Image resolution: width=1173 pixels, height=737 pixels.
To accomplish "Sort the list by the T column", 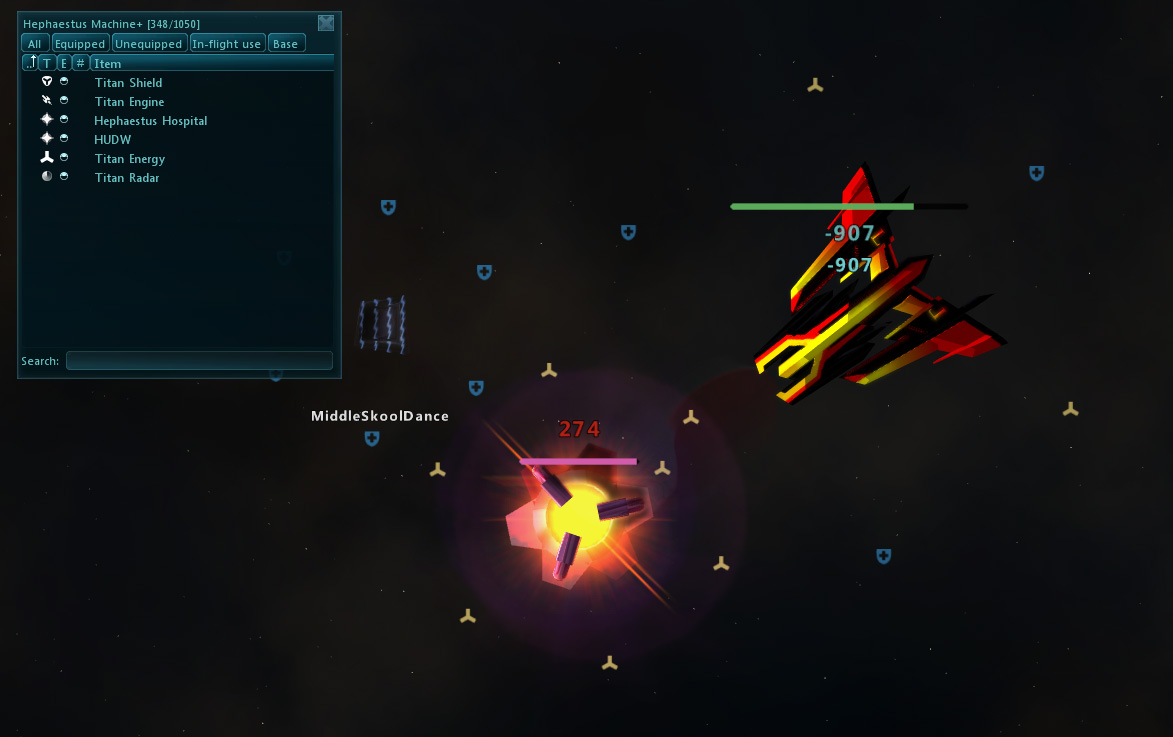I will pos(47,63).
